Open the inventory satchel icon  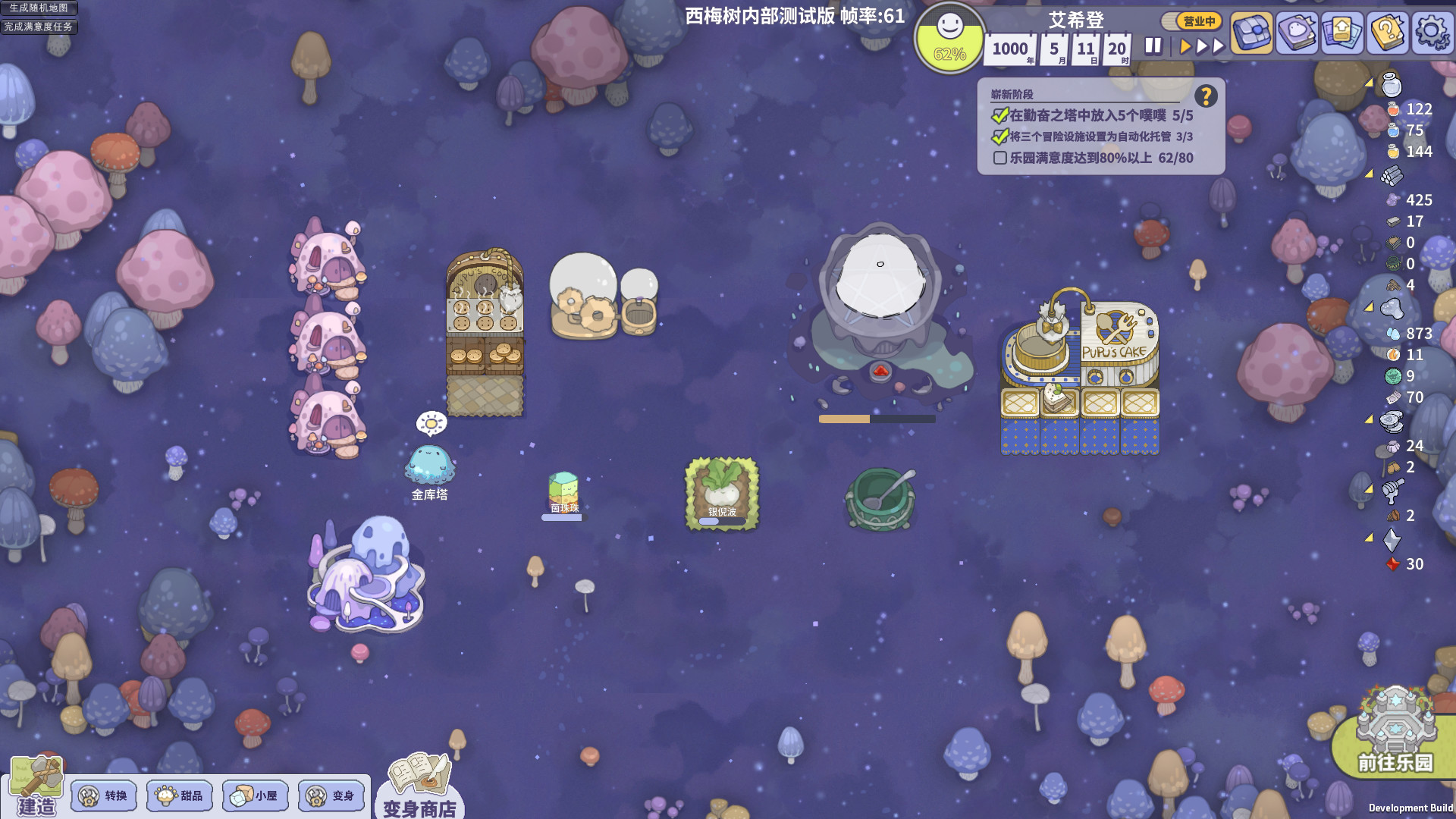click(1253, 32)
